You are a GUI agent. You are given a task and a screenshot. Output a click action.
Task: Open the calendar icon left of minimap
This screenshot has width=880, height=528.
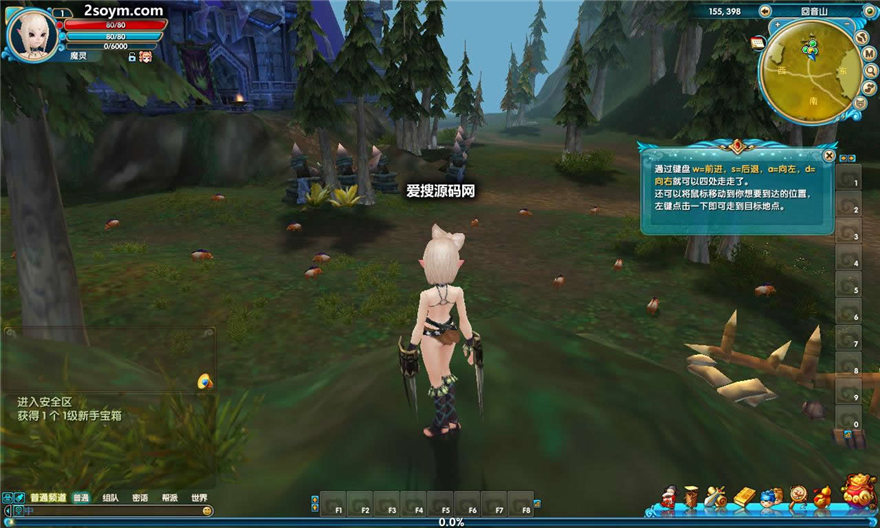pos(758,44)
